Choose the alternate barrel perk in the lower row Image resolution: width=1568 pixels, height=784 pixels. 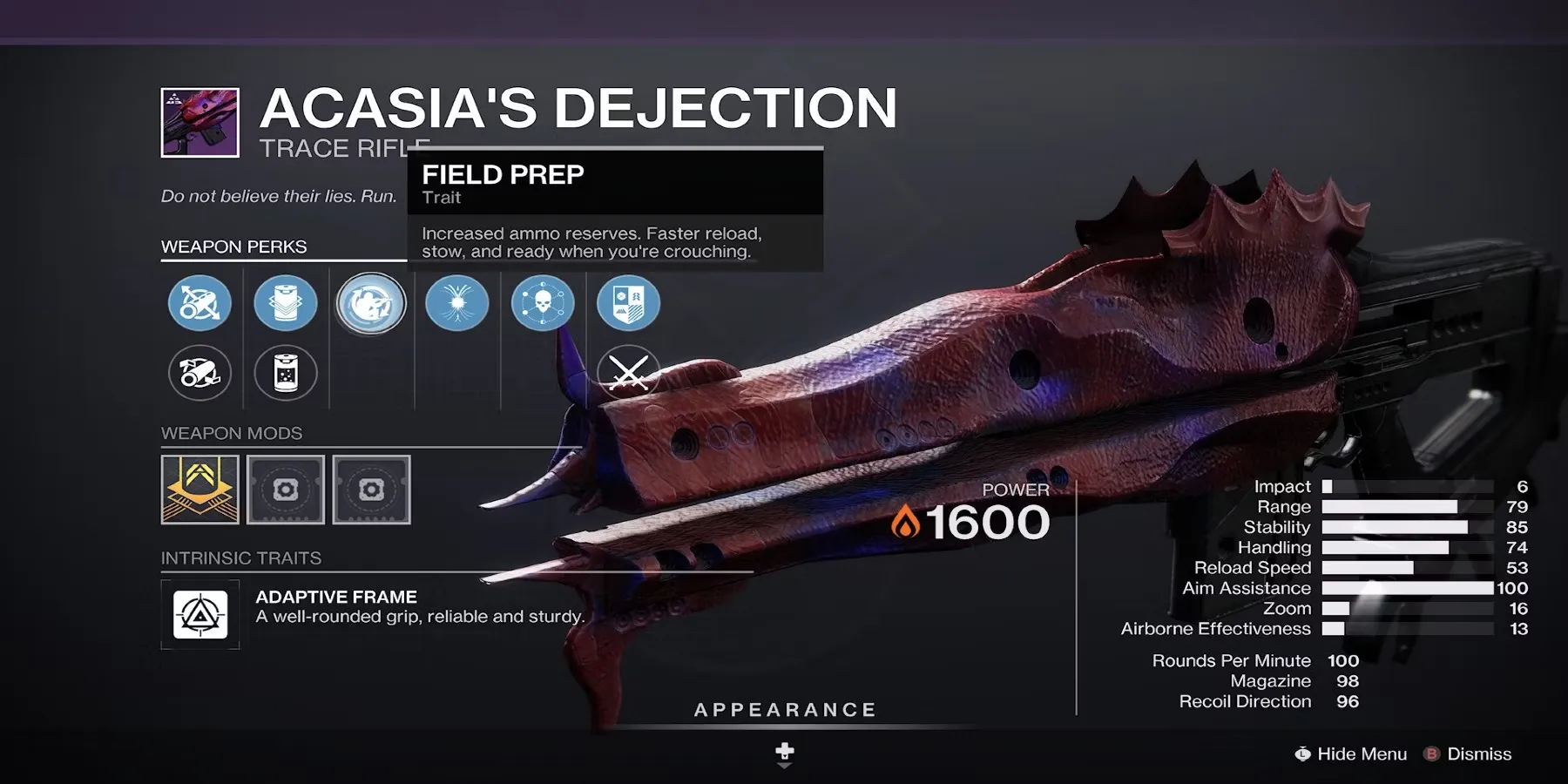pyautogui.click(x=199, y=373)
